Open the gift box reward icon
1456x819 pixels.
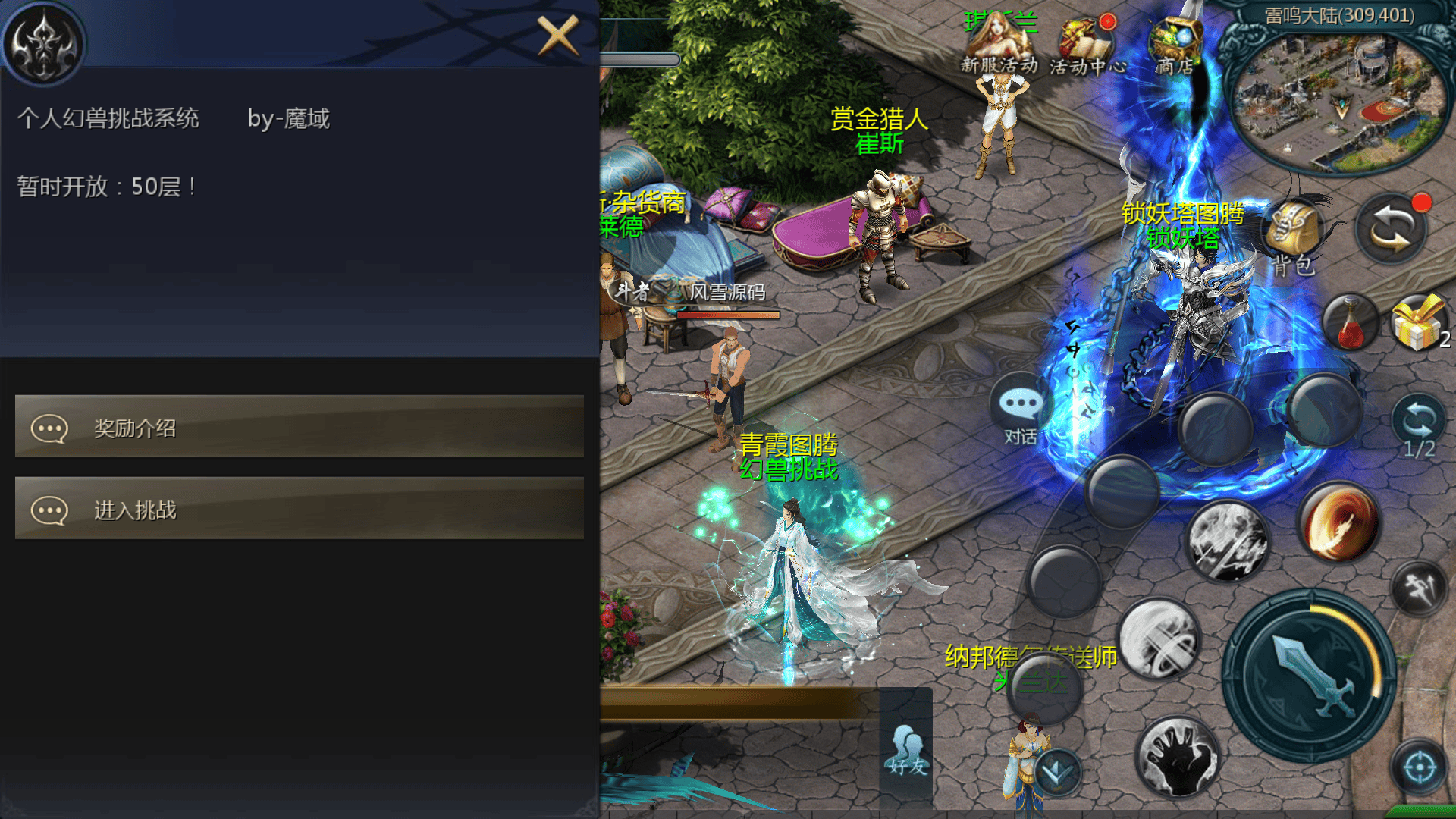pos(1417,324)
